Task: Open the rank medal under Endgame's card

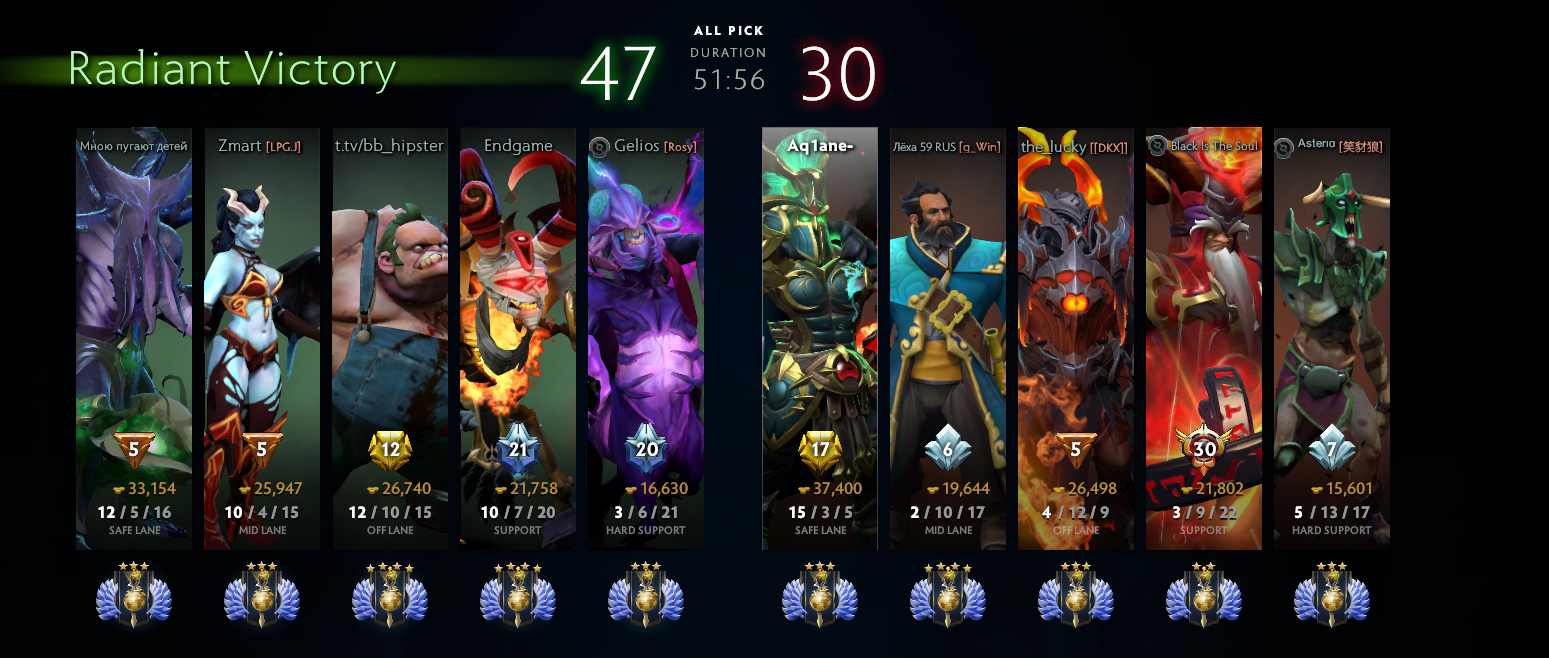Action: 518,595
